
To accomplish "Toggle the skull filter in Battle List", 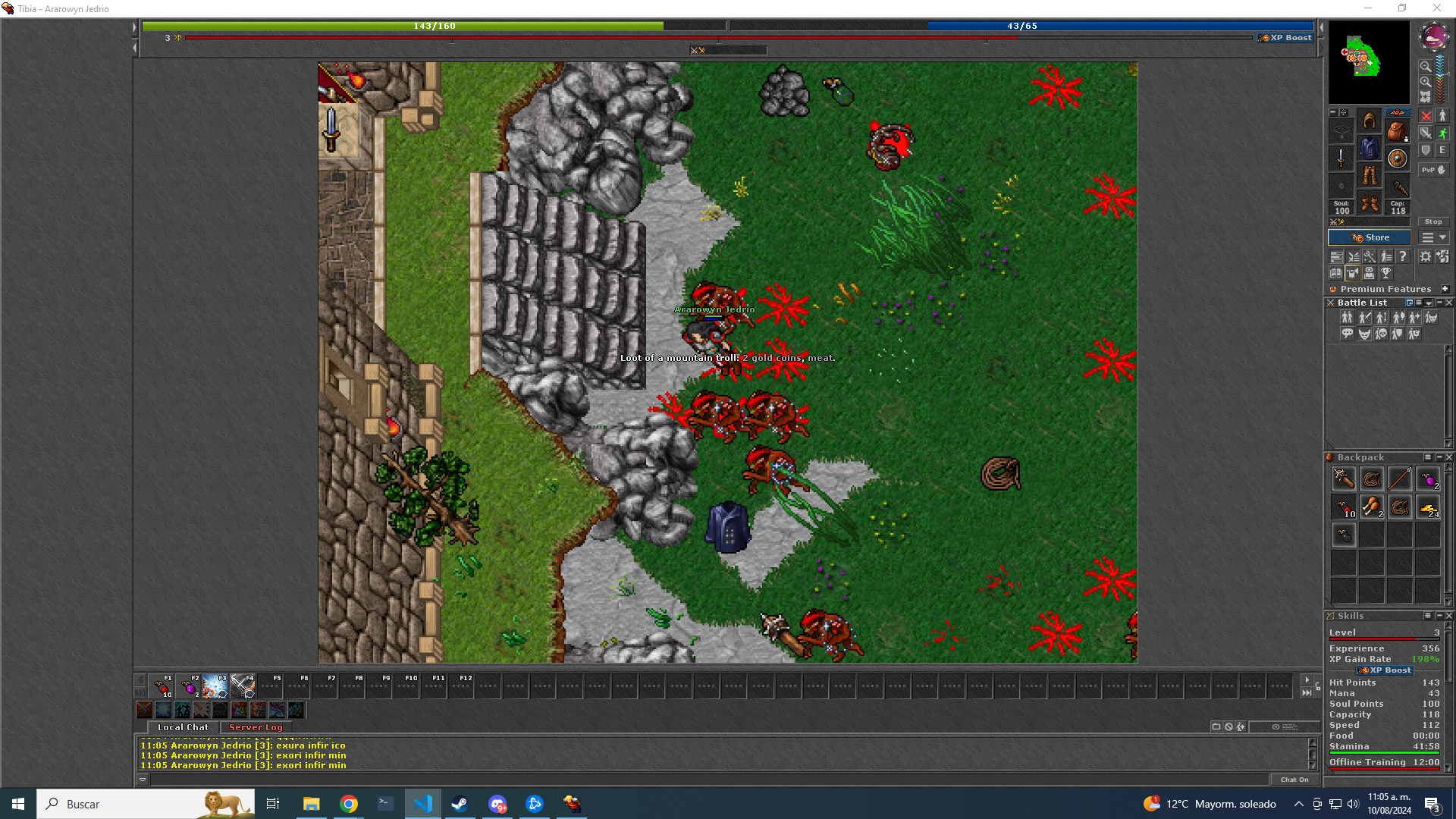I will [1381, 334].
